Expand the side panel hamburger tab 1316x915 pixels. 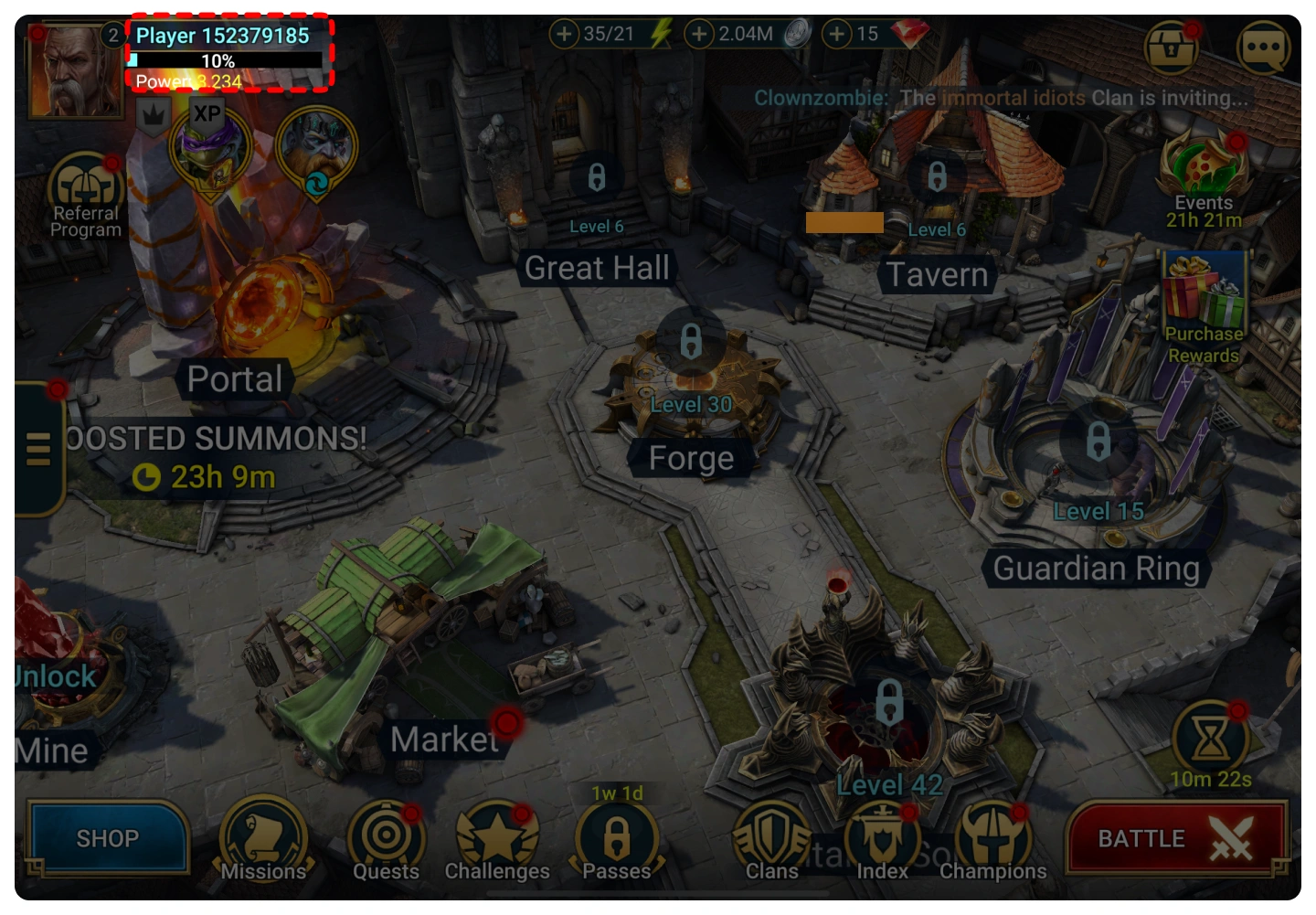click(x=38, y=449)
